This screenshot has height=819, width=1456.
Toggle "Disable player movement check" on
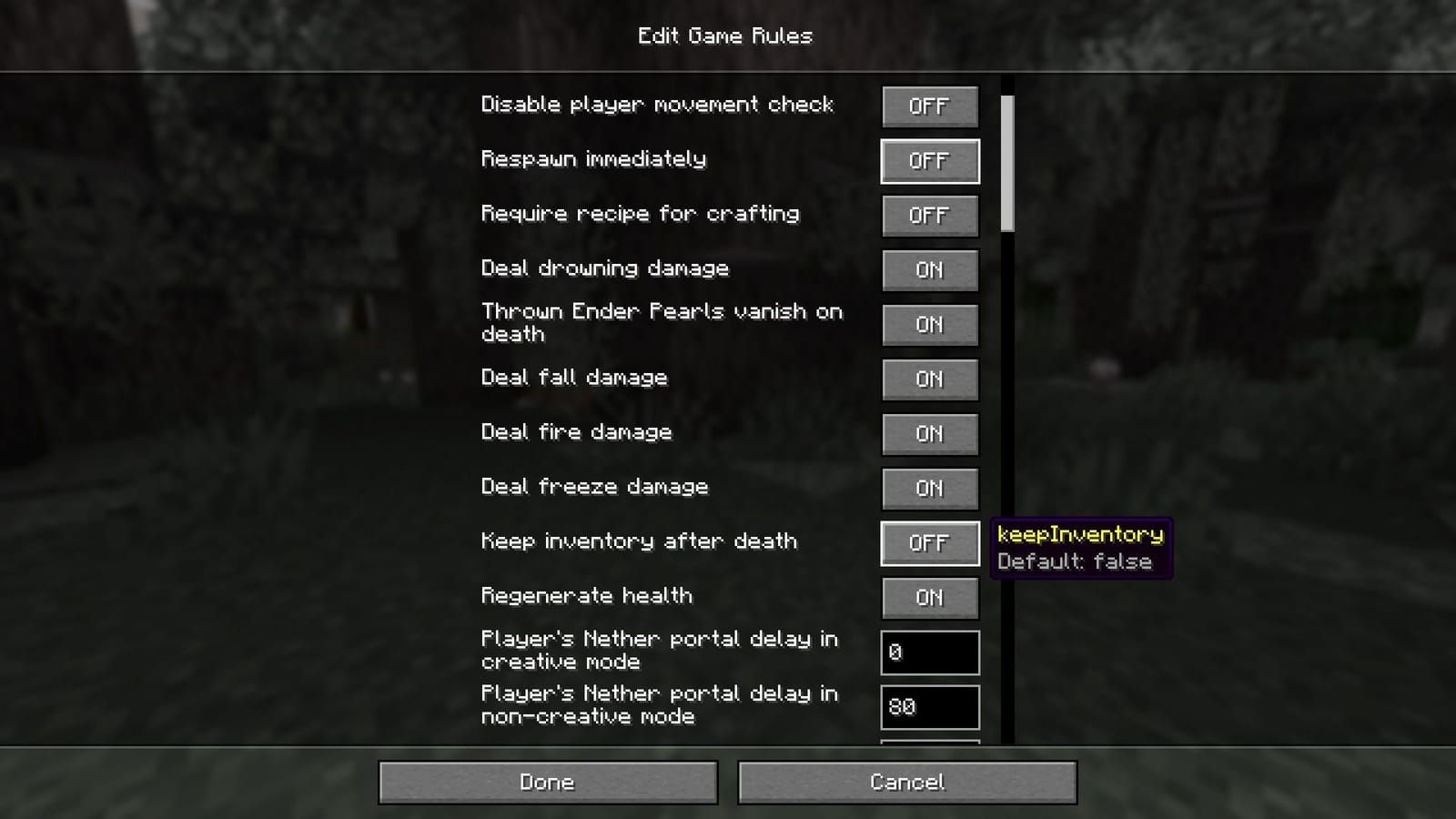coord(929,106)
